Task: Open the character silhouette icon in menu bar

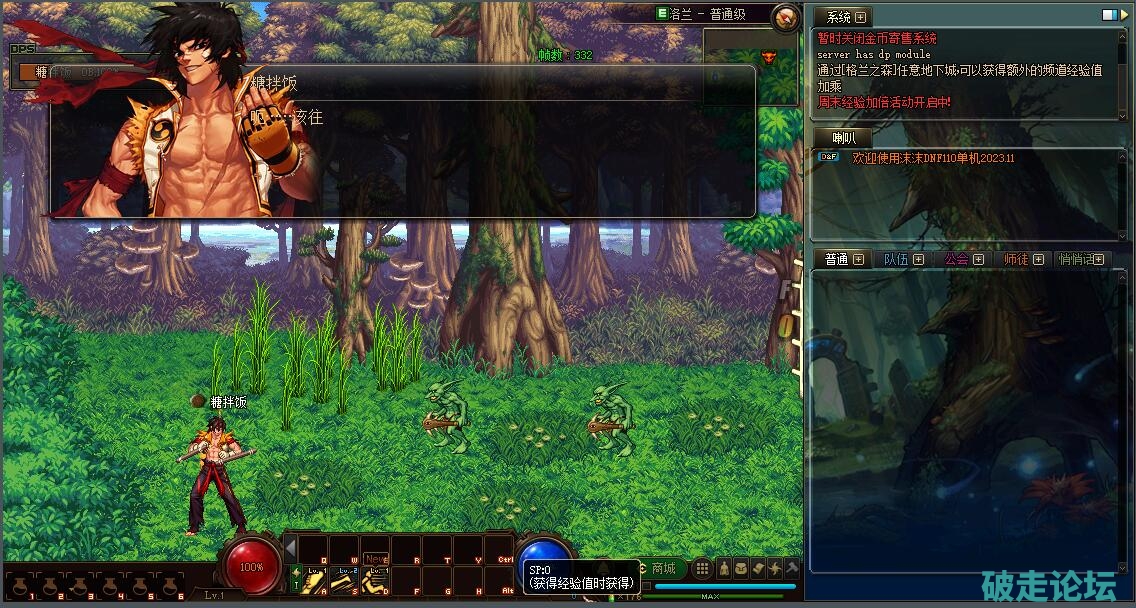Action: point(724,569)
